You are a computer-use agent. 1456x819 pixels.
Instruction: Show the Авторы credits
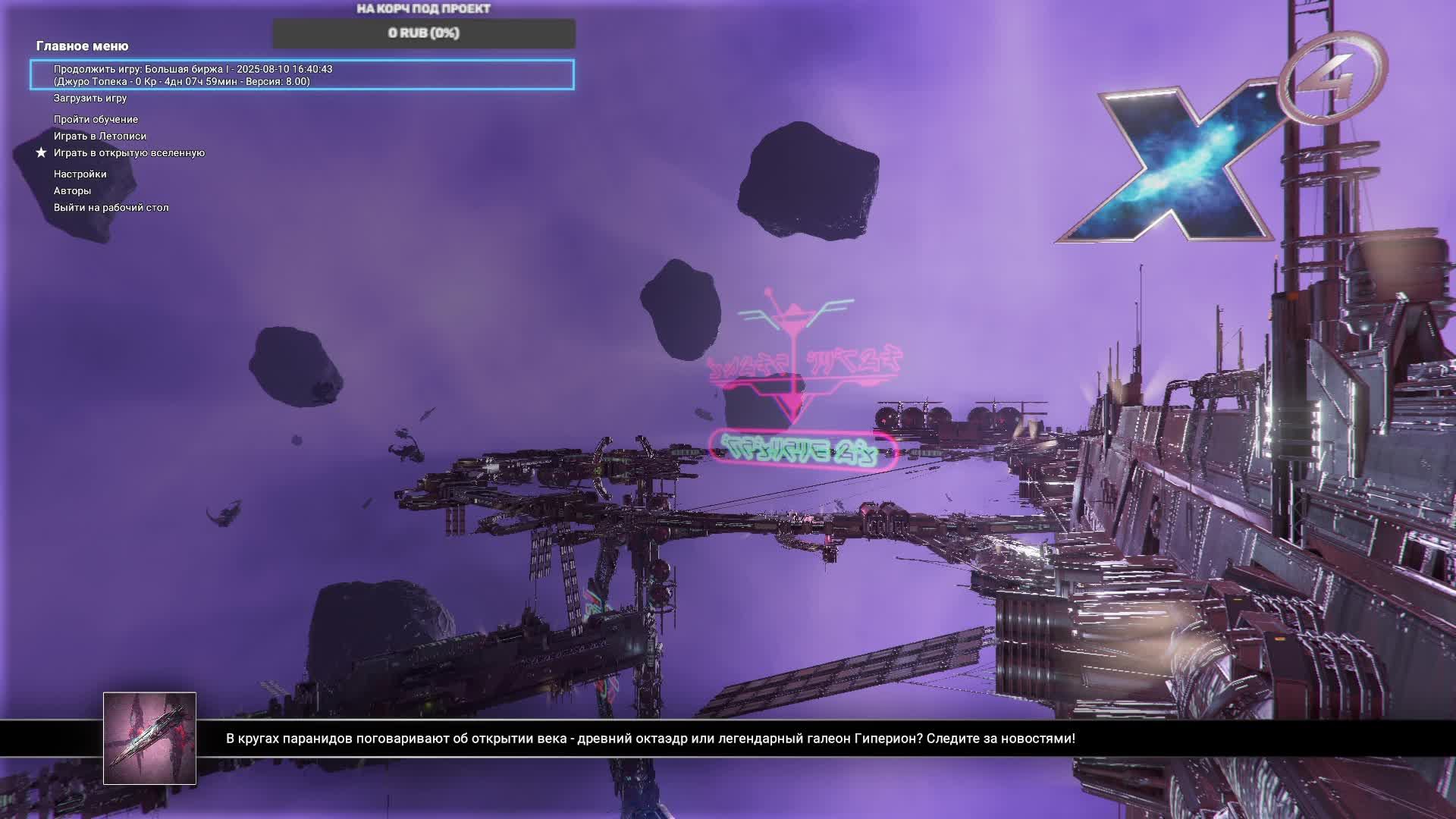(x=72, y=191)
